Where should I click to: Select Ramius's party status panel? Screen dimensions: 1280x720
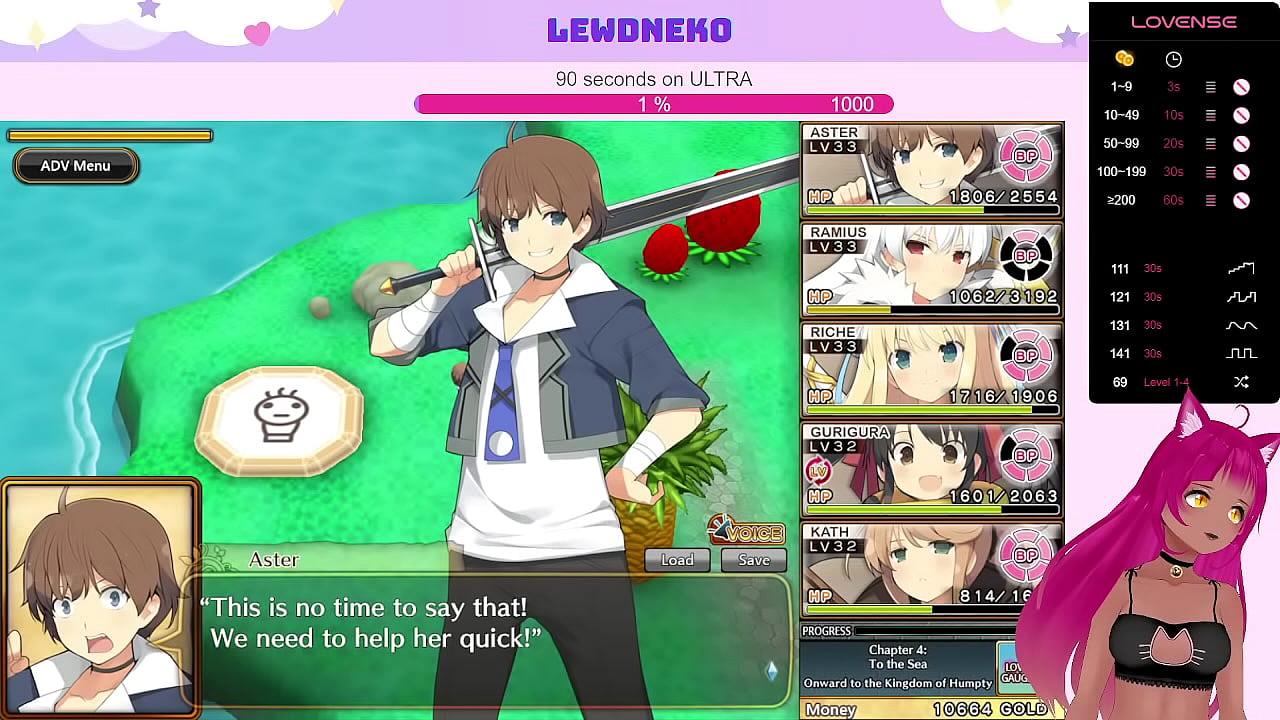931,270
